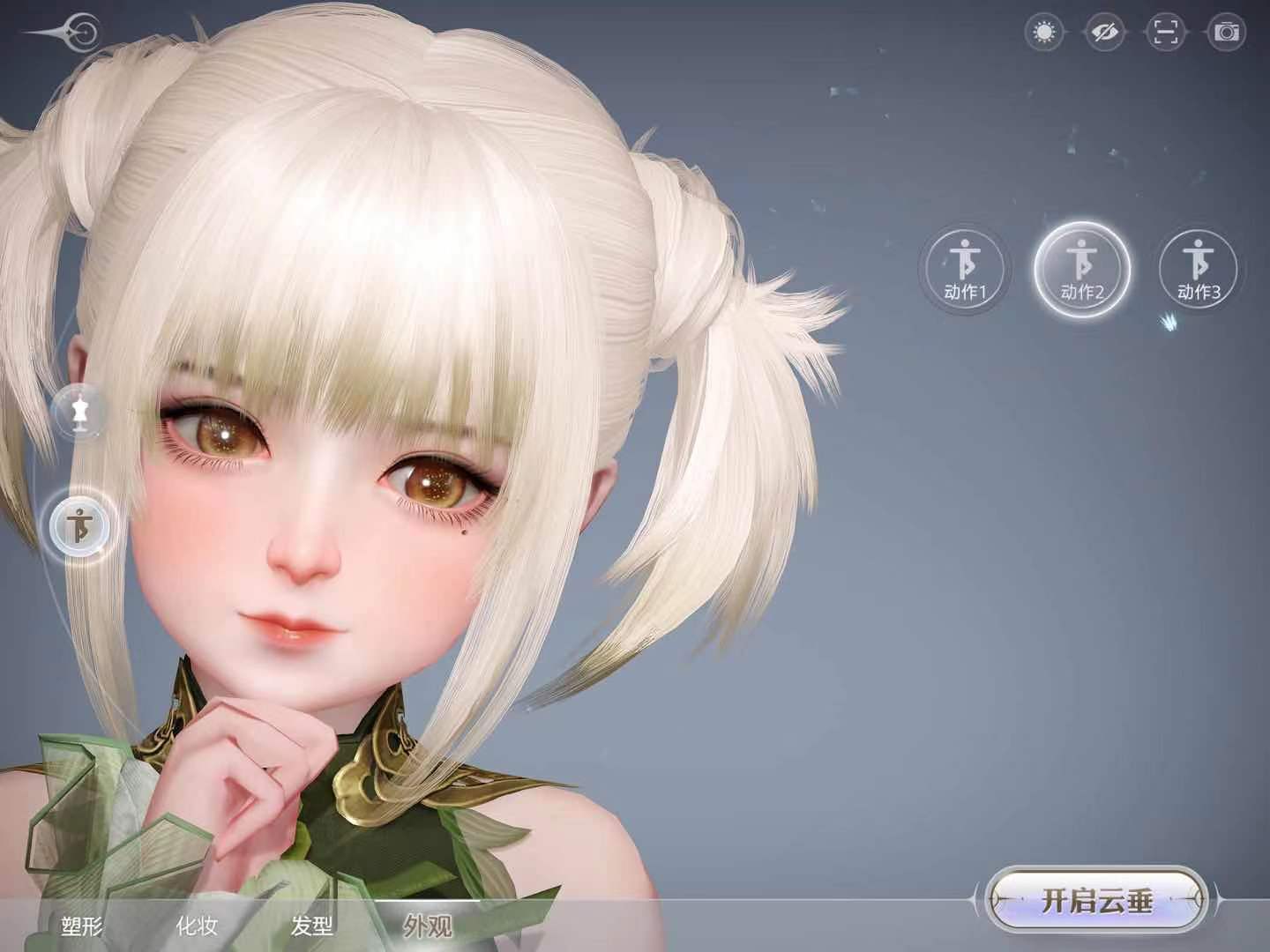Viewport: 1270px width, 952px height.
Task: Select the circular pose icon on the left
Action: coord(78,527)
